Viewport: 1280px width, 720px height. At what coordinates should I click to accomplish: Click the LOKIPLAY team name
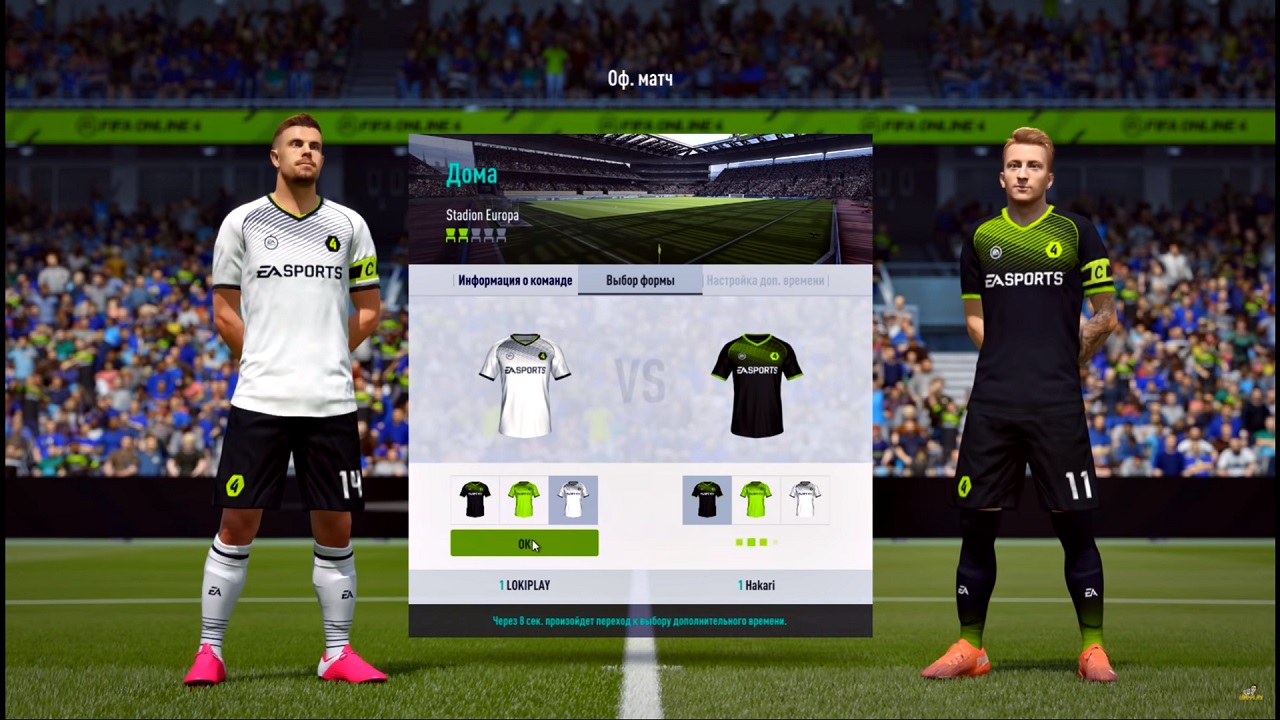click(524, 585)
